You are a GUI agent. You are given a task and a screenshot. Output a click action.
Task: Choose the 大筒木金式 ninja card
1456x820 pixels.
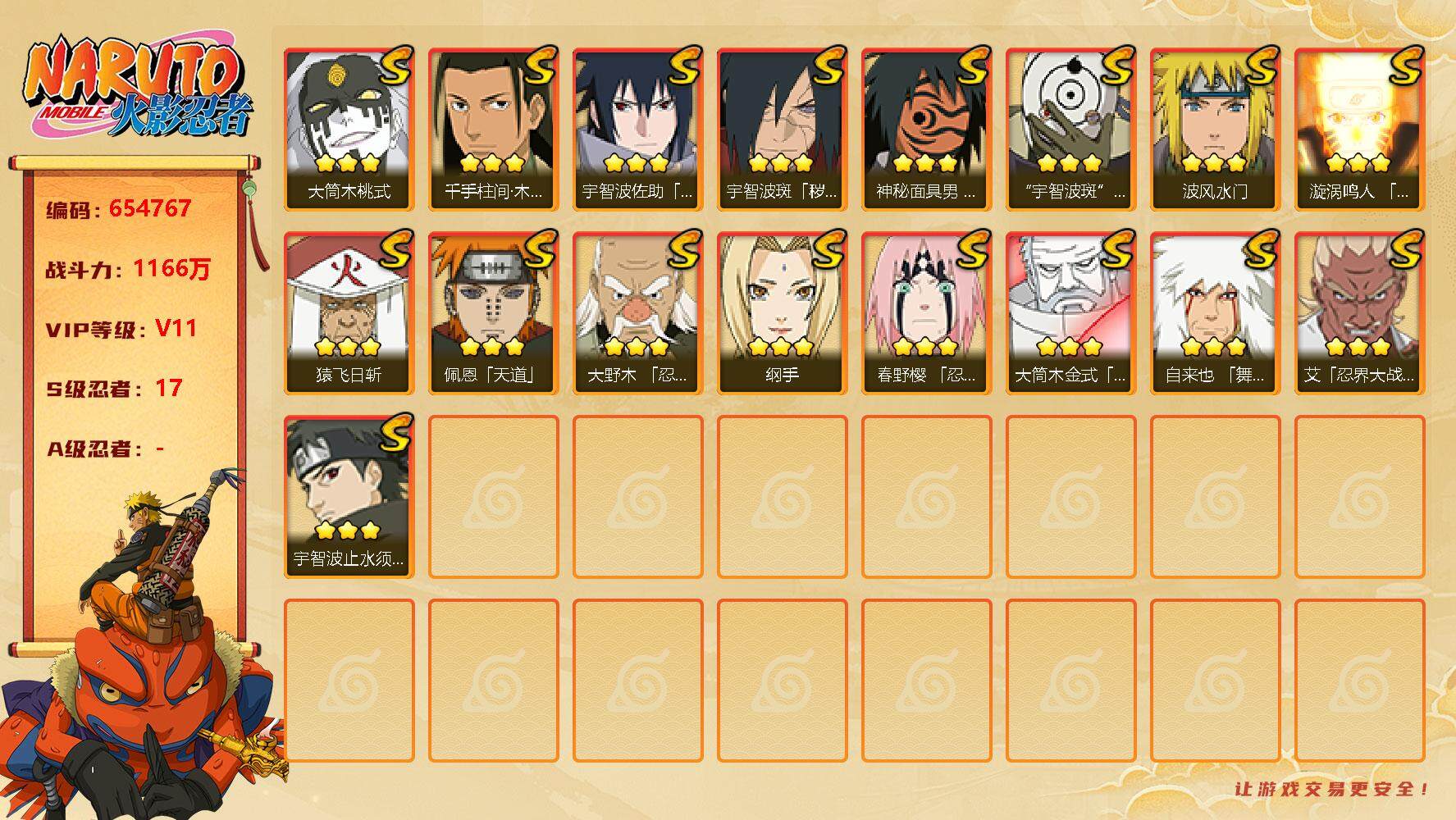point(1070,312)
